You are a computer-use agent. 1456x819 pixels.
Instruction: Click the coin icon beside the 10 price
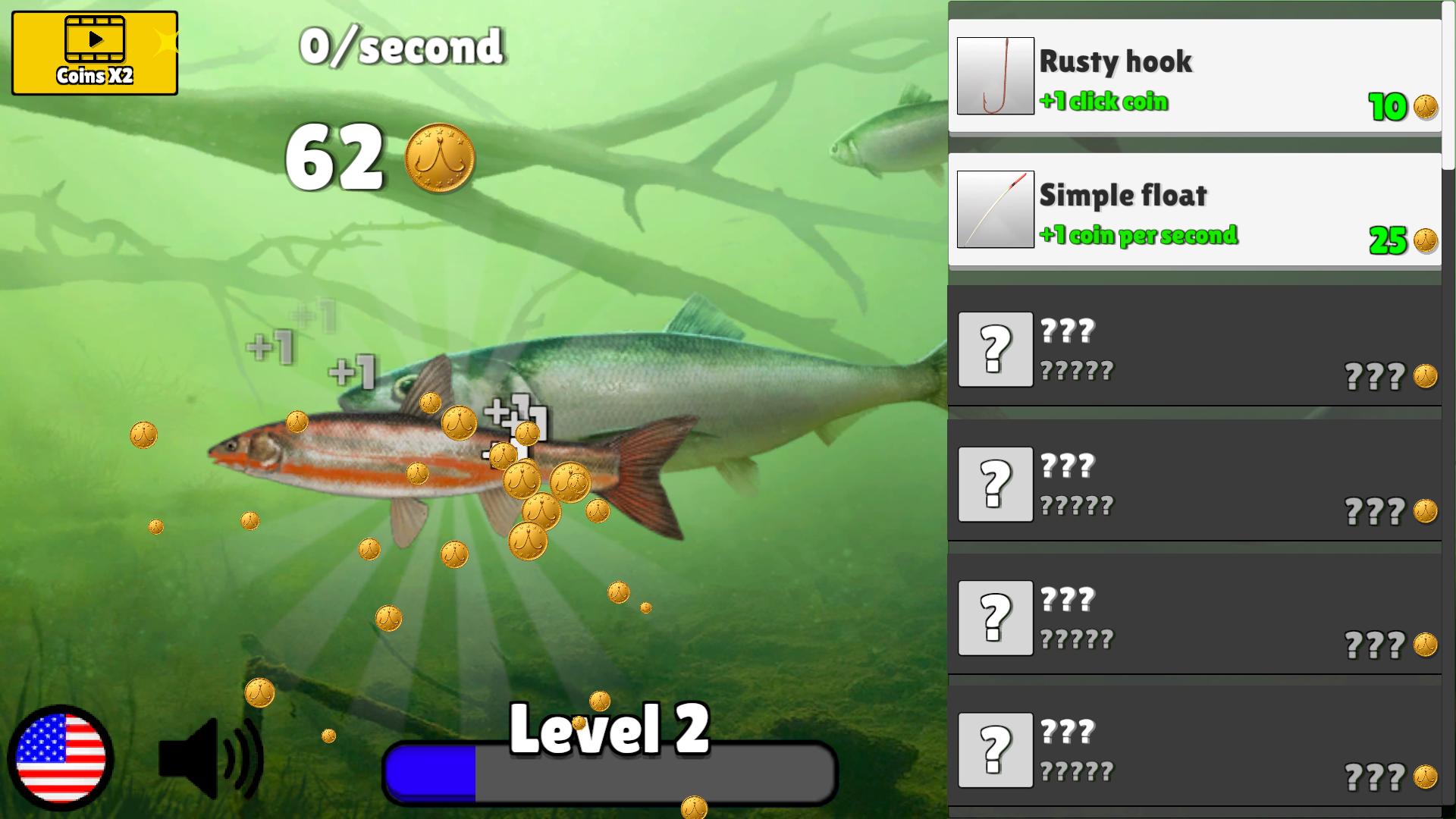pyautogui.click(x=1424, y=106)
